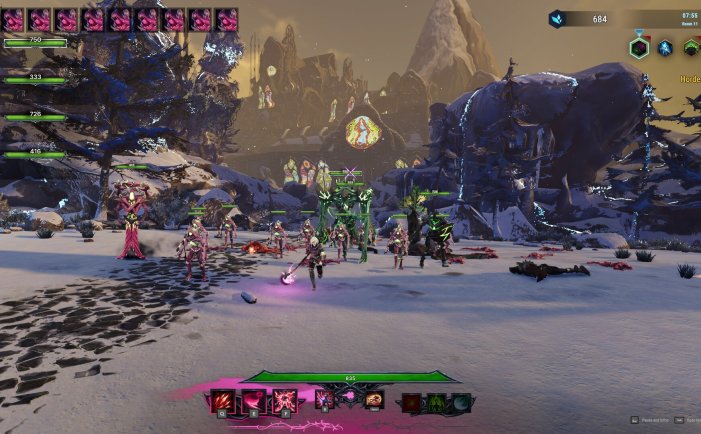This screenshot has width=701, height=434.
Task: Select the highlighted dark hexagon objective icon
Action: pyautogui.click(x=639, y=47)
